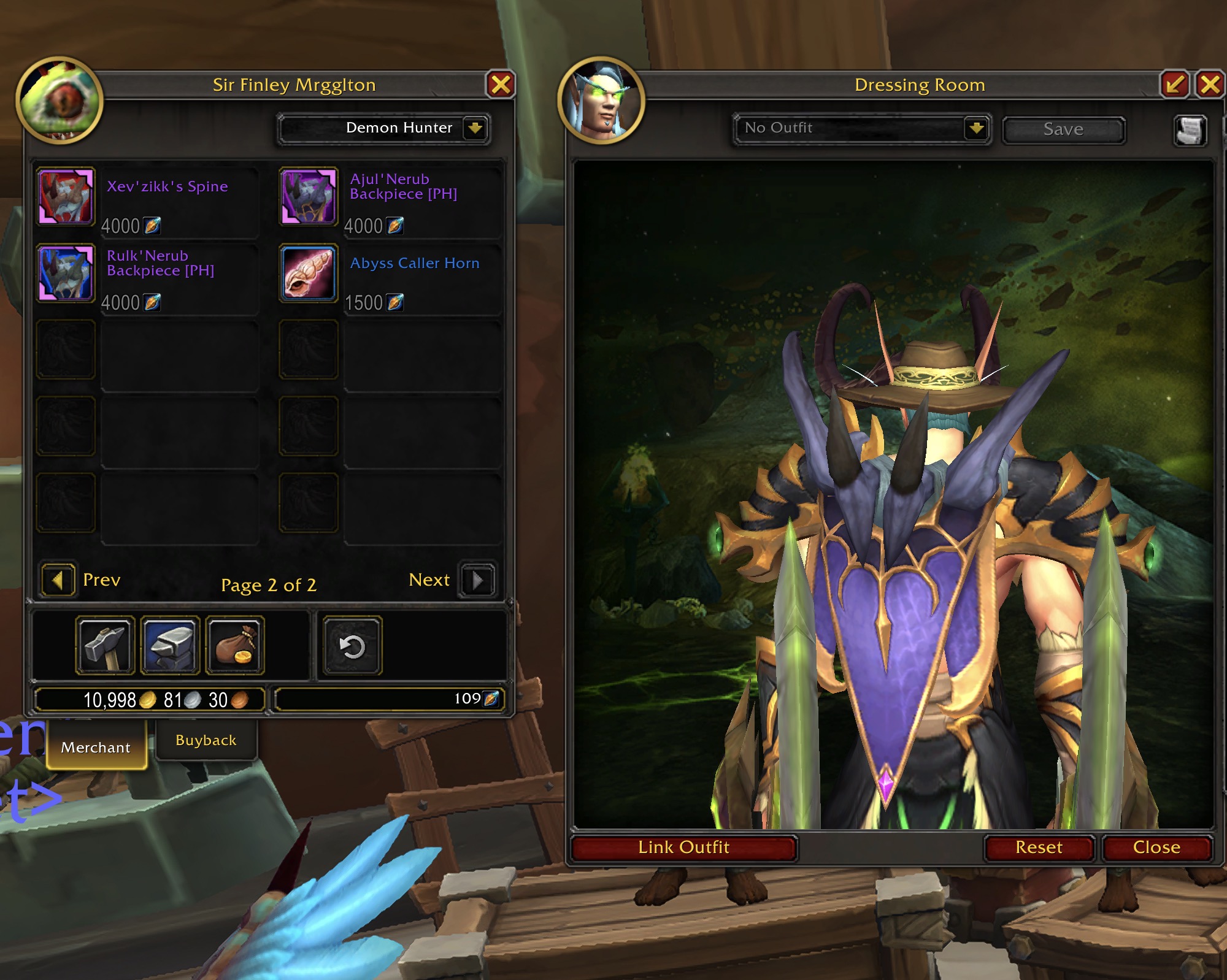The image size is (1227, 980).
Task: Open the No Outfit dropdown
Action: (x=975, y=129)
